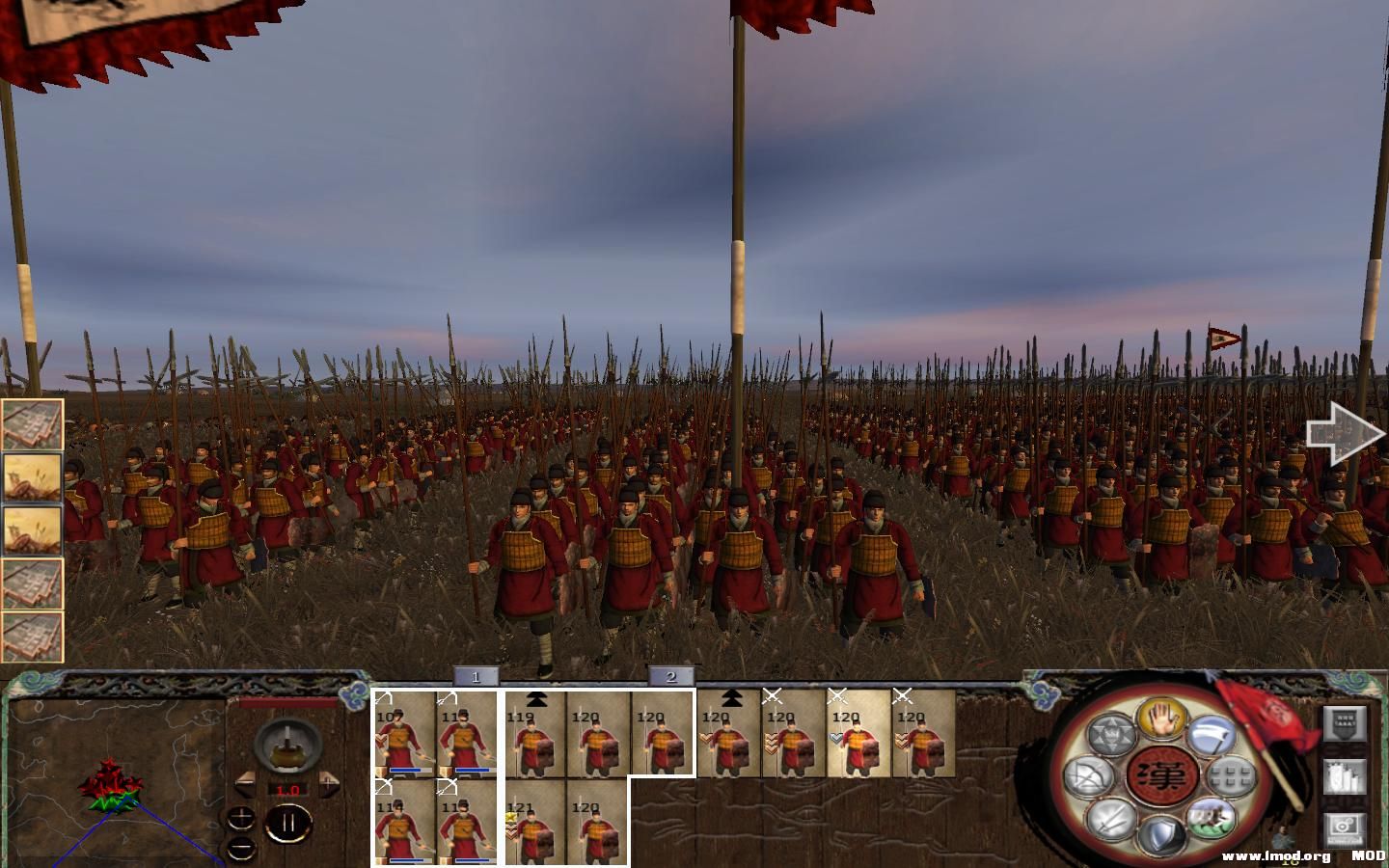Open the unit formations grid icon
Image resolution: width=1389 pixels, height=868 pixels.
(x=1230, y=774)
